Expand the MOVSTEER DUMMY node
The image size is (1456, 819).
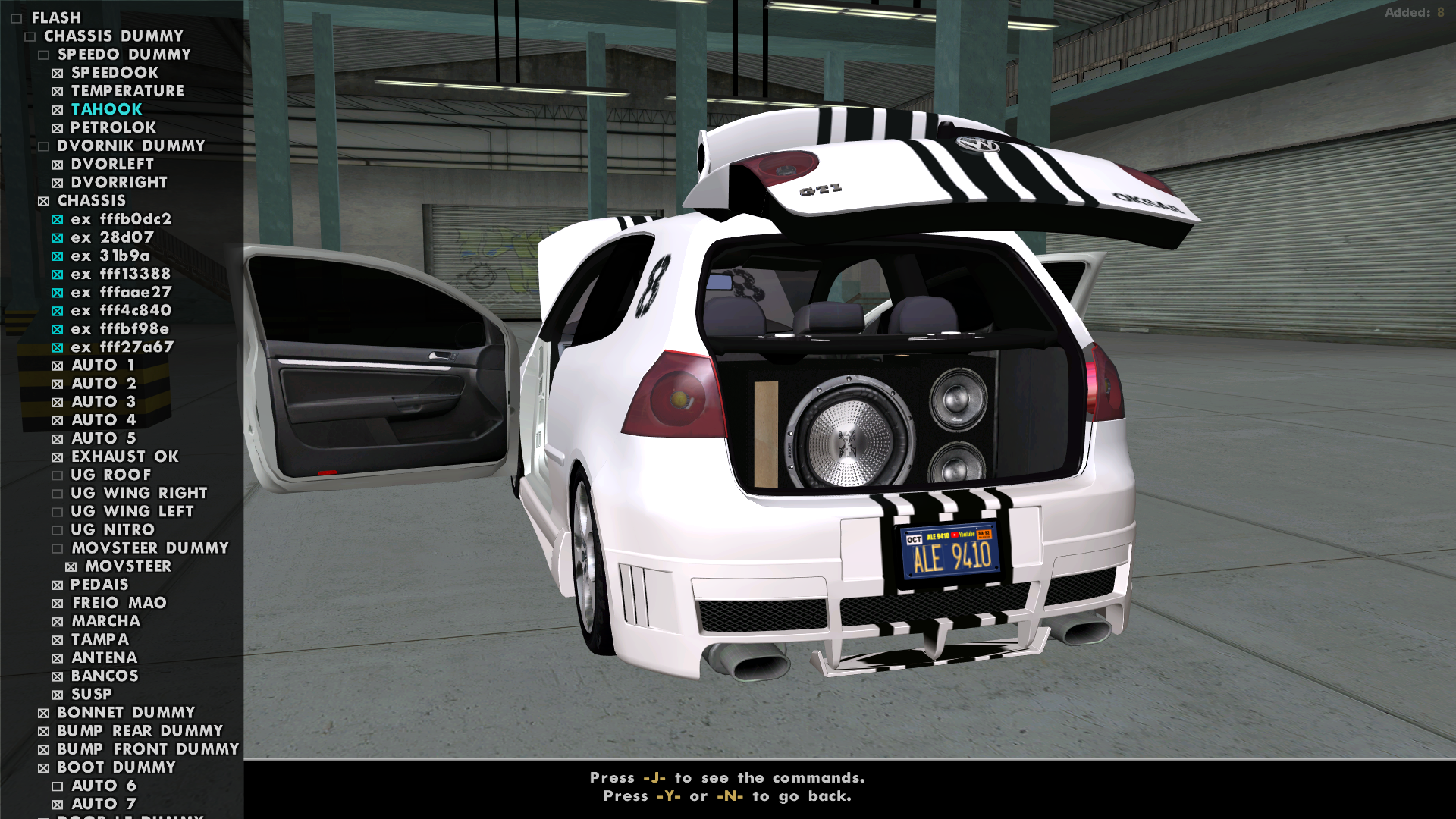(x=59, y=548)
